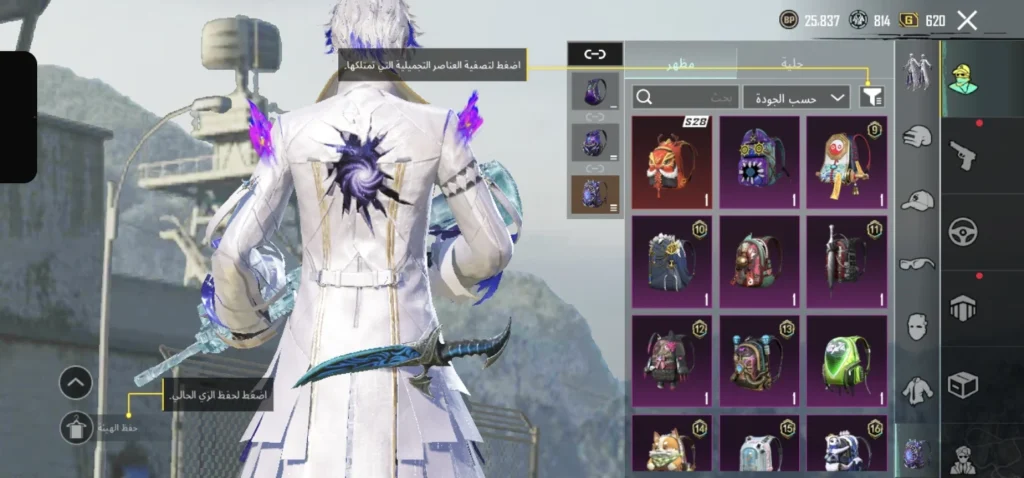The height and width of the screenshot is (478, 1024).
Task: Open the steering wheel vehicles section
Action: (x=963, y=231)
